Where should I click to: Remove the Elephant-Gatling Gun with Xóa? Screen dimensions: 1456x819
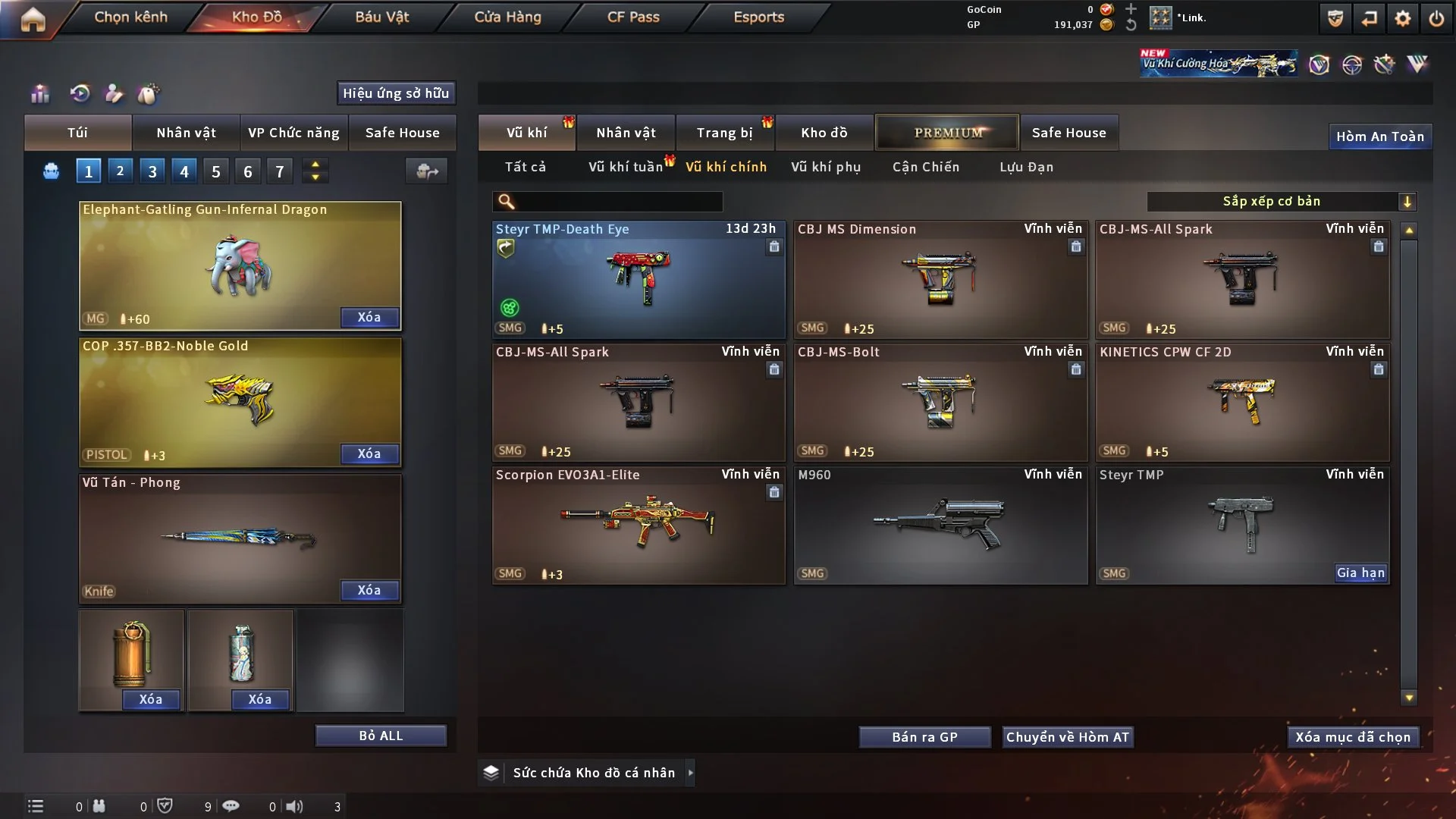tap(369, 317)
